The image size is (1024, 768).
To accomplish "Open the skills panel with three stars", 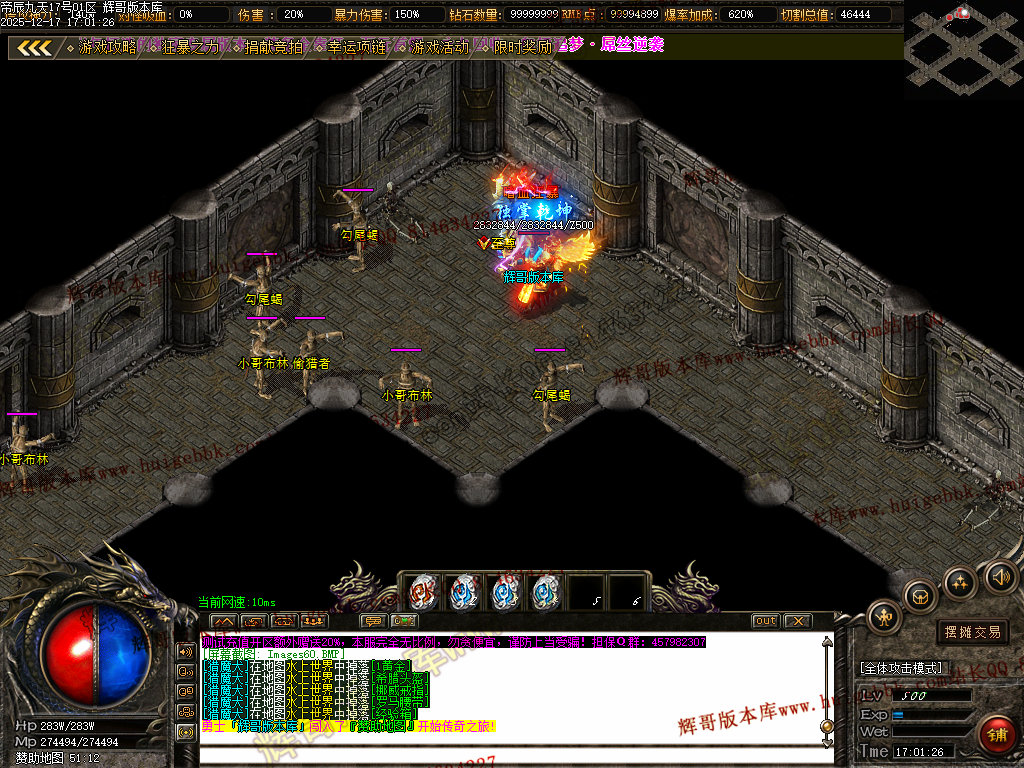I will point(960,581).
